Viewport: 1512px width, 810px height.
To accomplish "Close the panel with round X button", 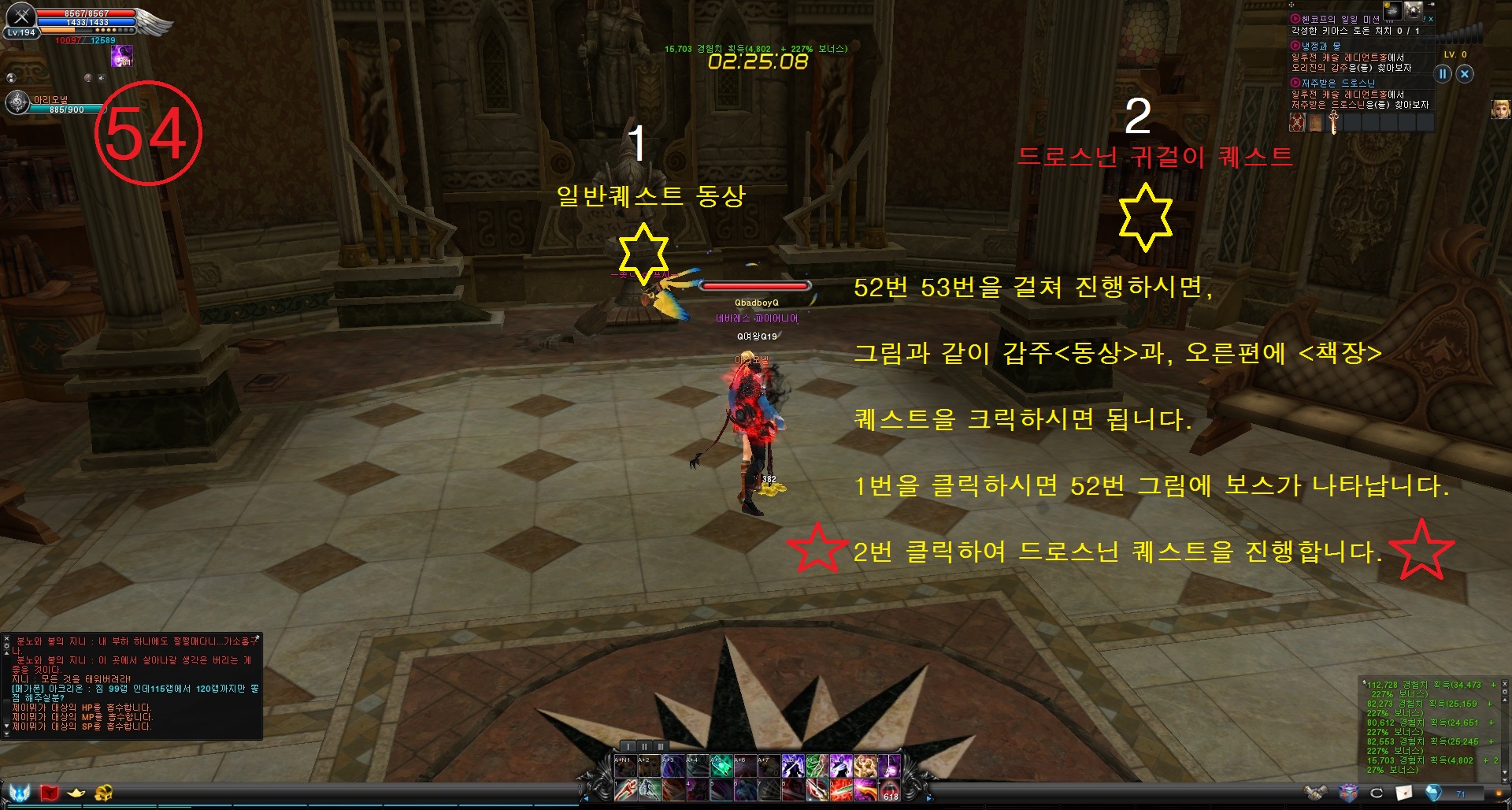I will [1465, 74].
